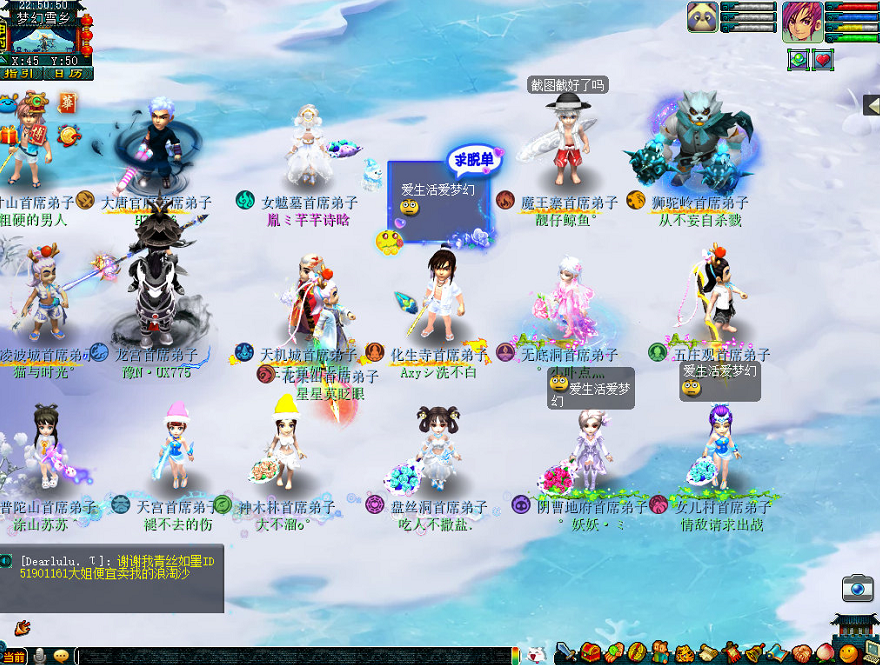This screenshot has height=665, width=880.
Task: Open the red 華 scroll icon
Action: pyautogui.click(x=68, y=103)
